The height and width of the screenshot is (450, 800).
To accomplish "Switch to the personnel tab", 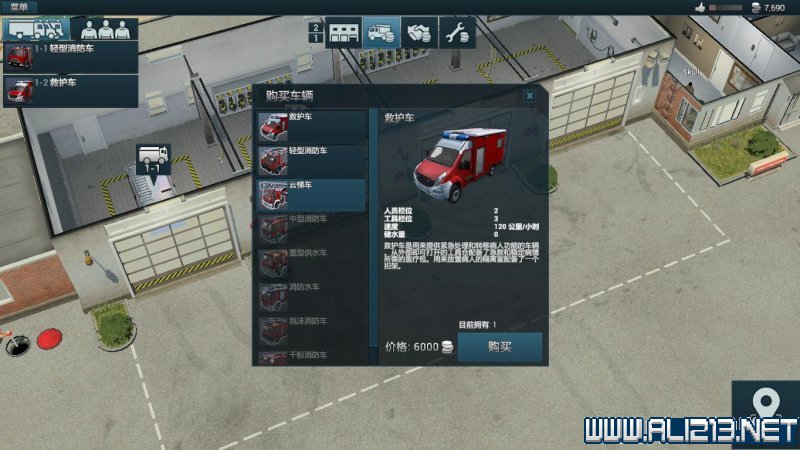I will coord(104,29).
